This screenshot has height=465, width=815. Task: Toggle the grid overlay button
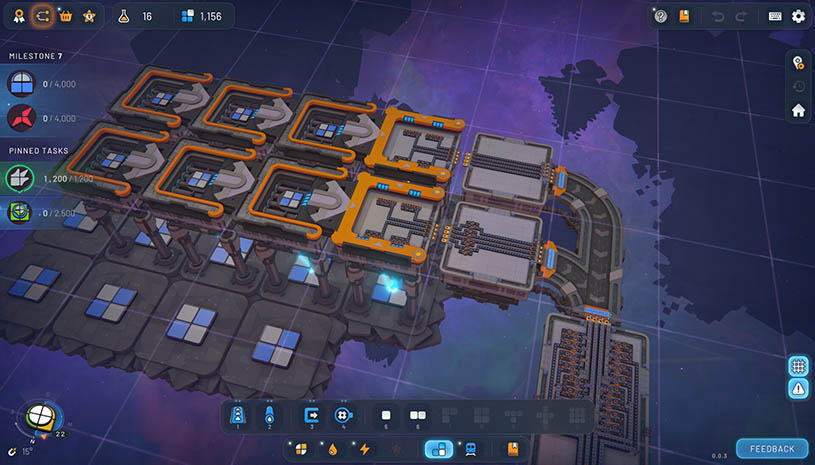pyautogui.click(x=798, y=365)
